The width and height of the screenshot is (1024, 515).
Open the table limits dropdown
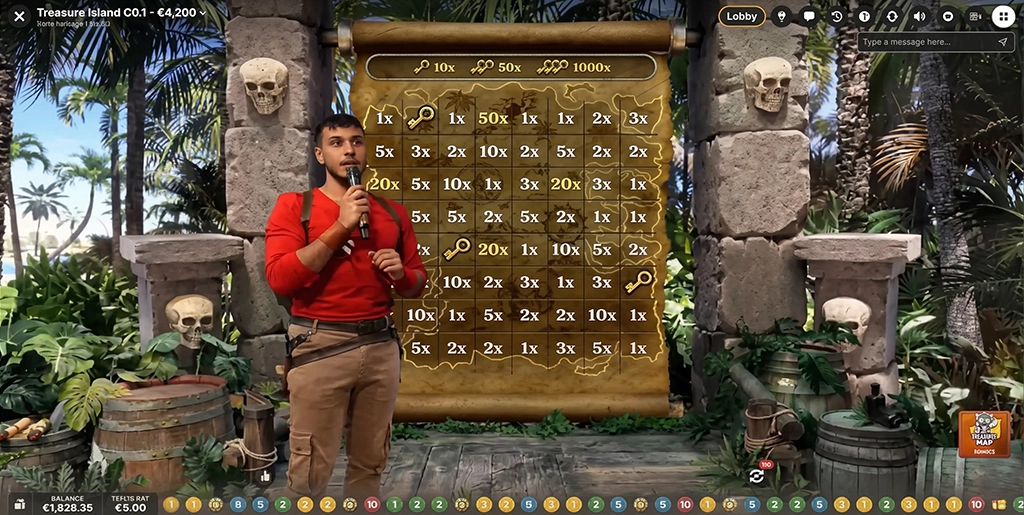point(203,14)
